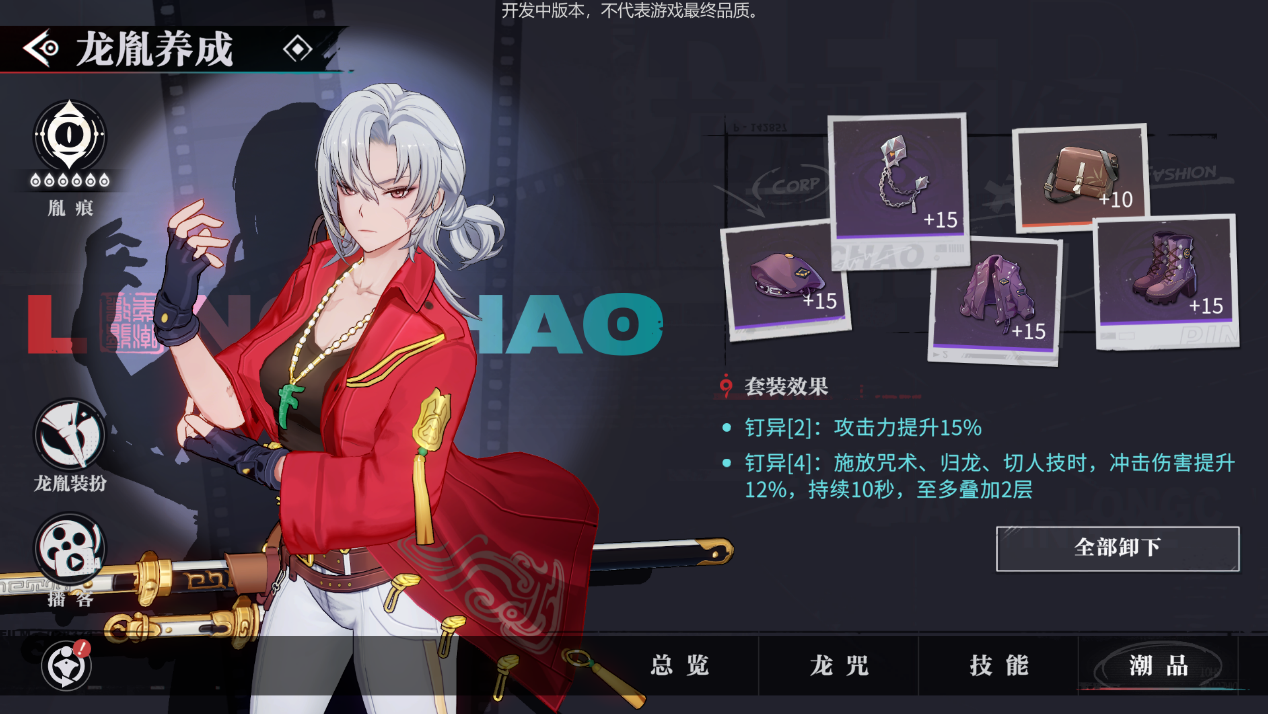Switch to the 龙咒 tab
Image resolution: width=1268 pixels, height=714 pixels.
[x=839, y=666]
